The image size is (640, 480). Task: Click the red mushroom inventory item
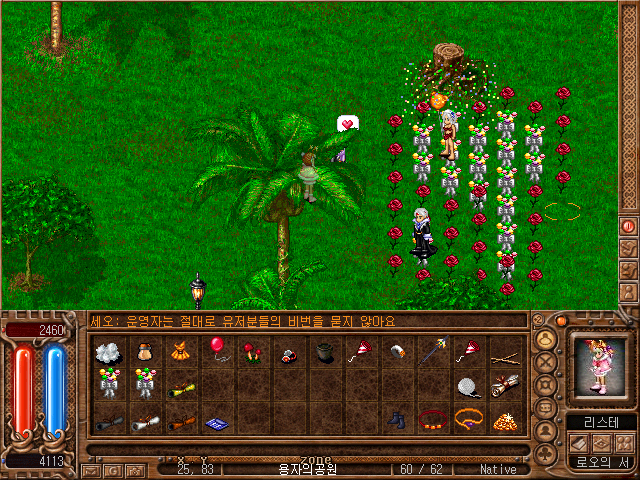[x=250, y=351]
